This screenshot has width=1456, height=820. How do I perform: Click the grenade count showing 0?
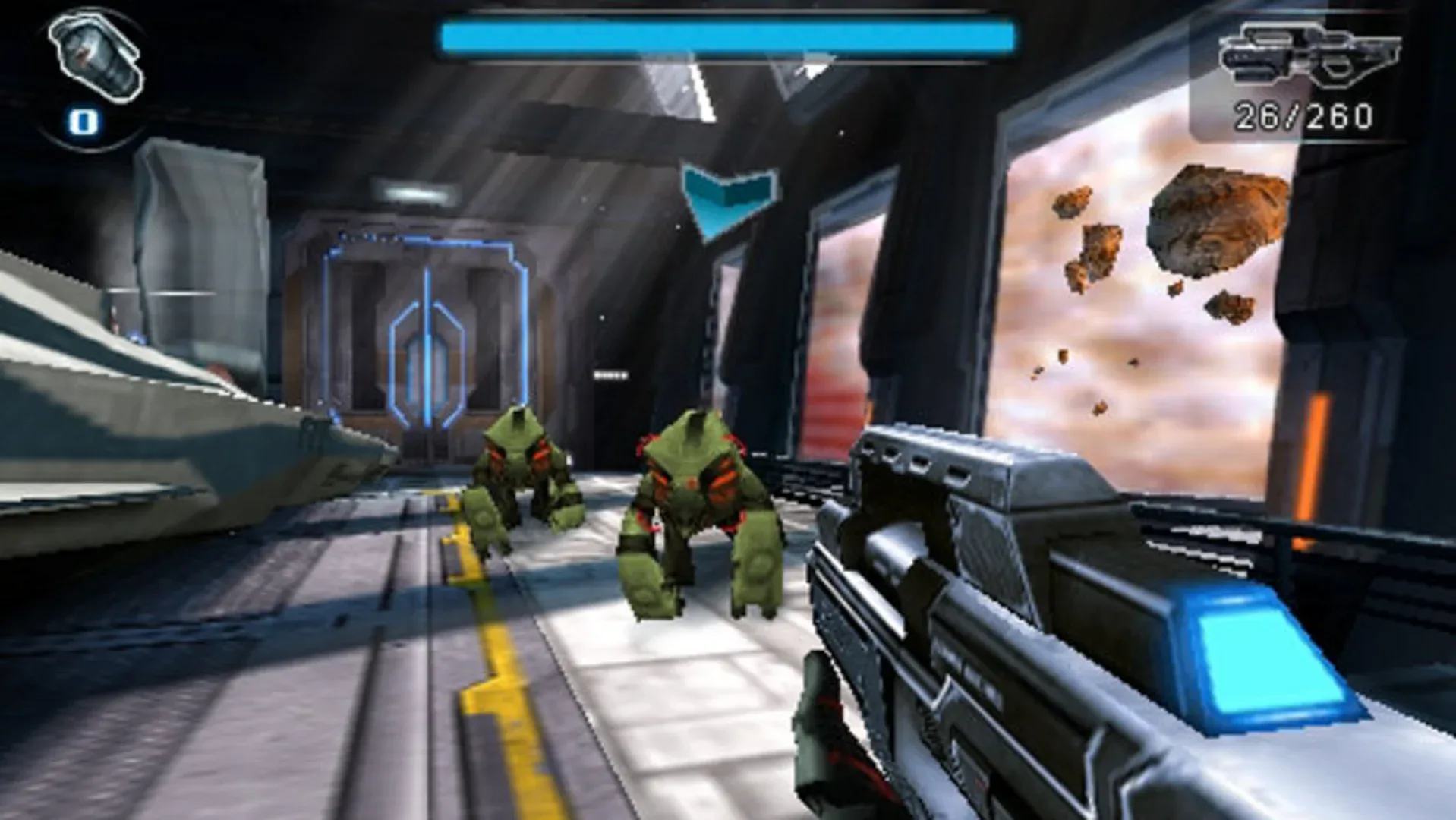click(x=84, y=119)
